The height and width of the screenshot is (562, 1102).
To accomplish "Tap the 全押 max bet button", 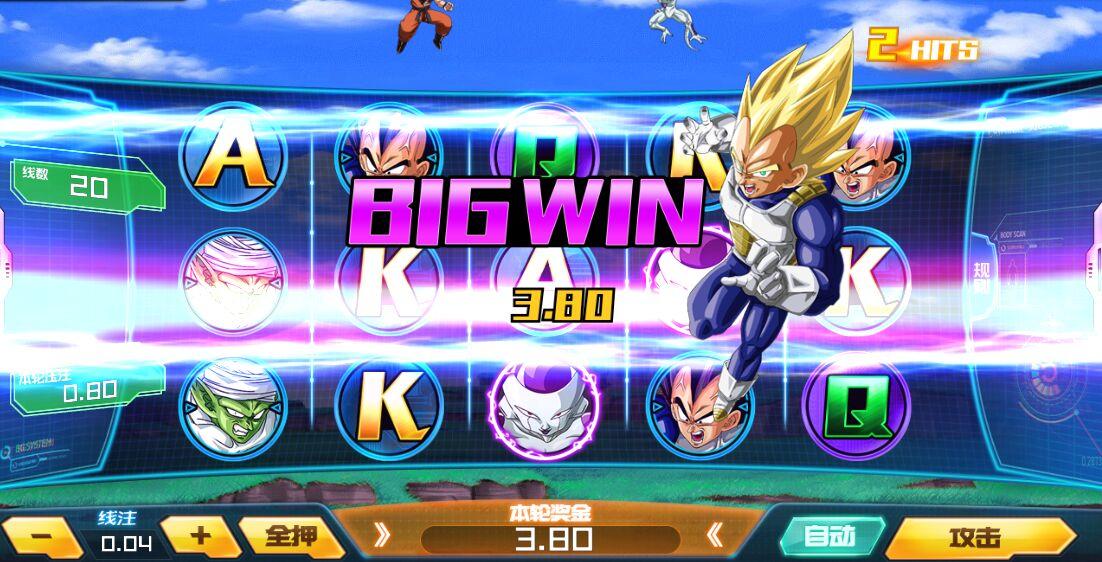I will (290, 536).
